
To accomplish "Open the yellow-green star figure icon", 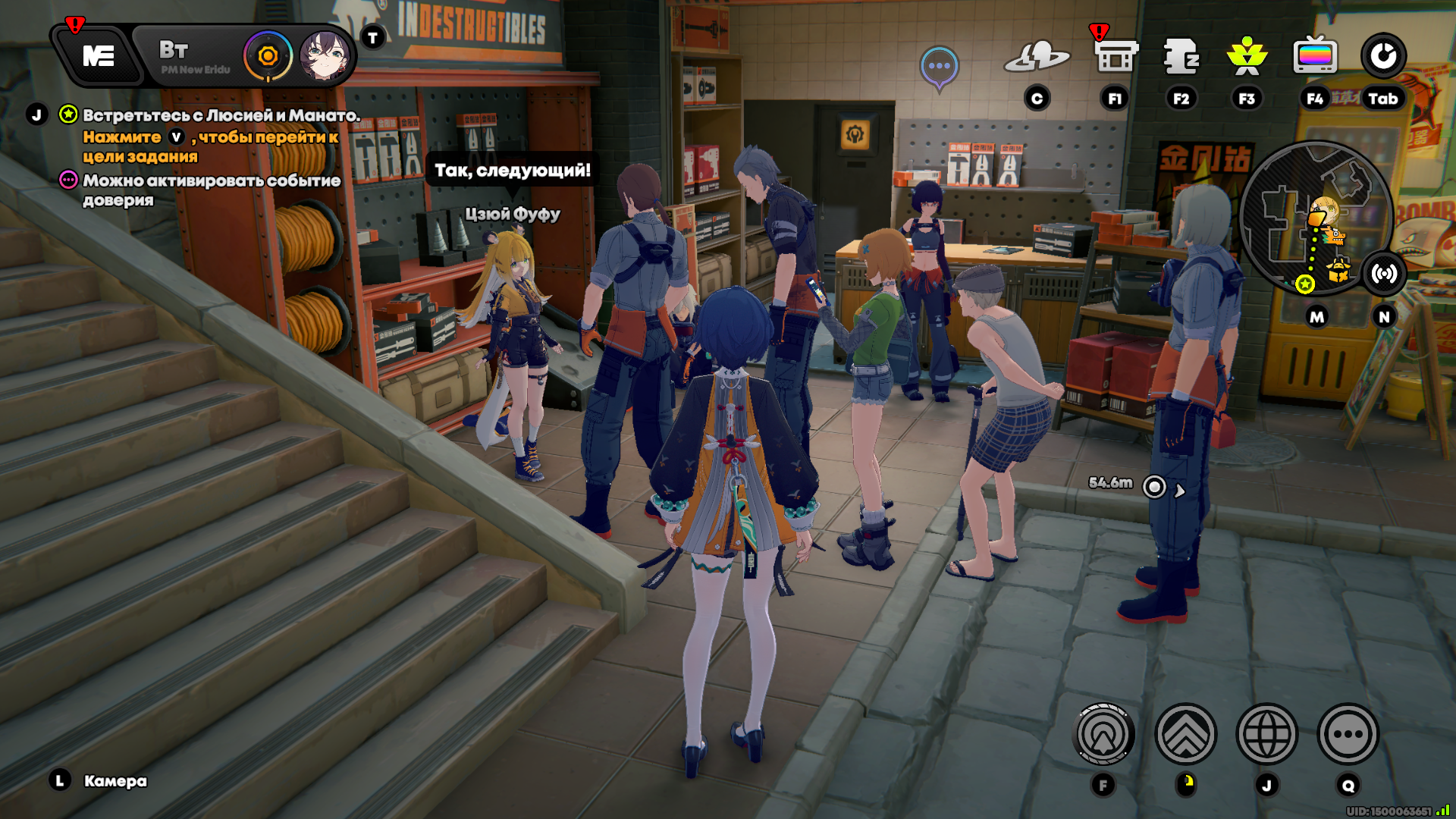I will [1247, 56].
